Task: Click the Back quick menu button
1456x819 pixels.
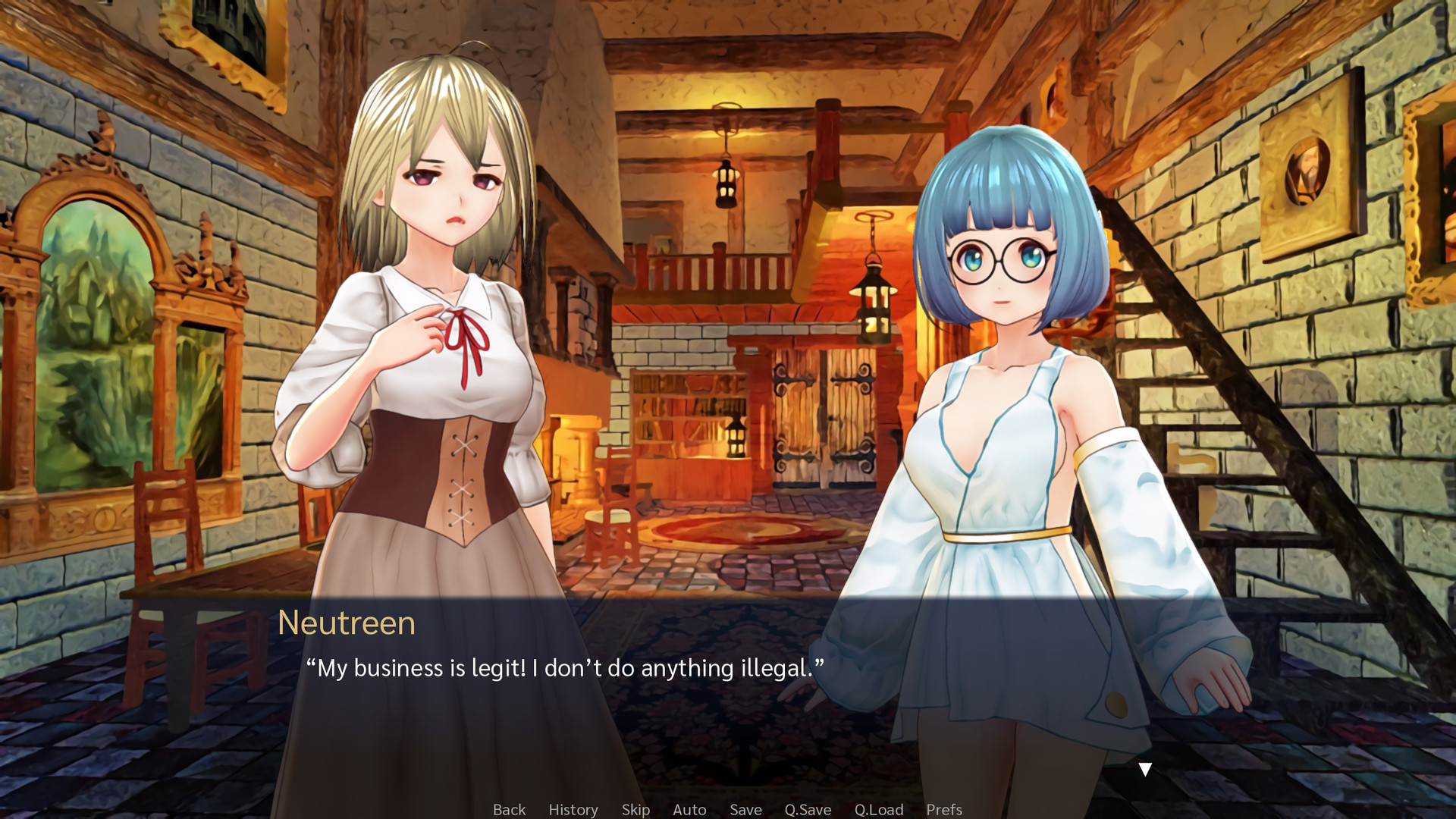Action: pyautogui.click(x=509, y=809)
